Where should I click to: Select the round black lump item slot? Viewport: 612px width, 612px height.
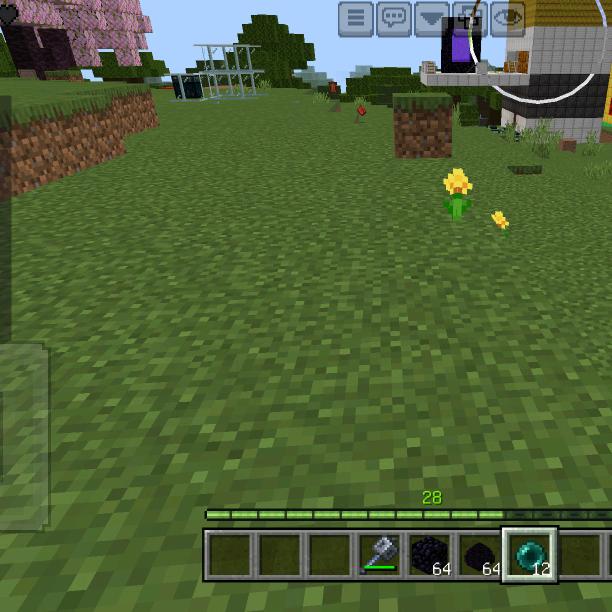coord(479,554)
